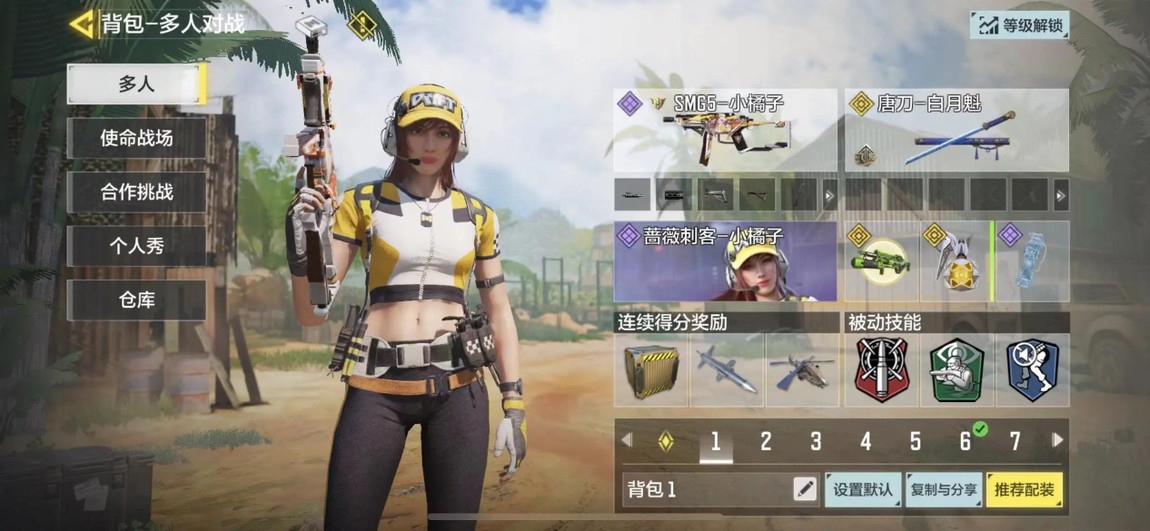Select the 唐刀-白月魁 secondary weapon slot

(957, 130)
